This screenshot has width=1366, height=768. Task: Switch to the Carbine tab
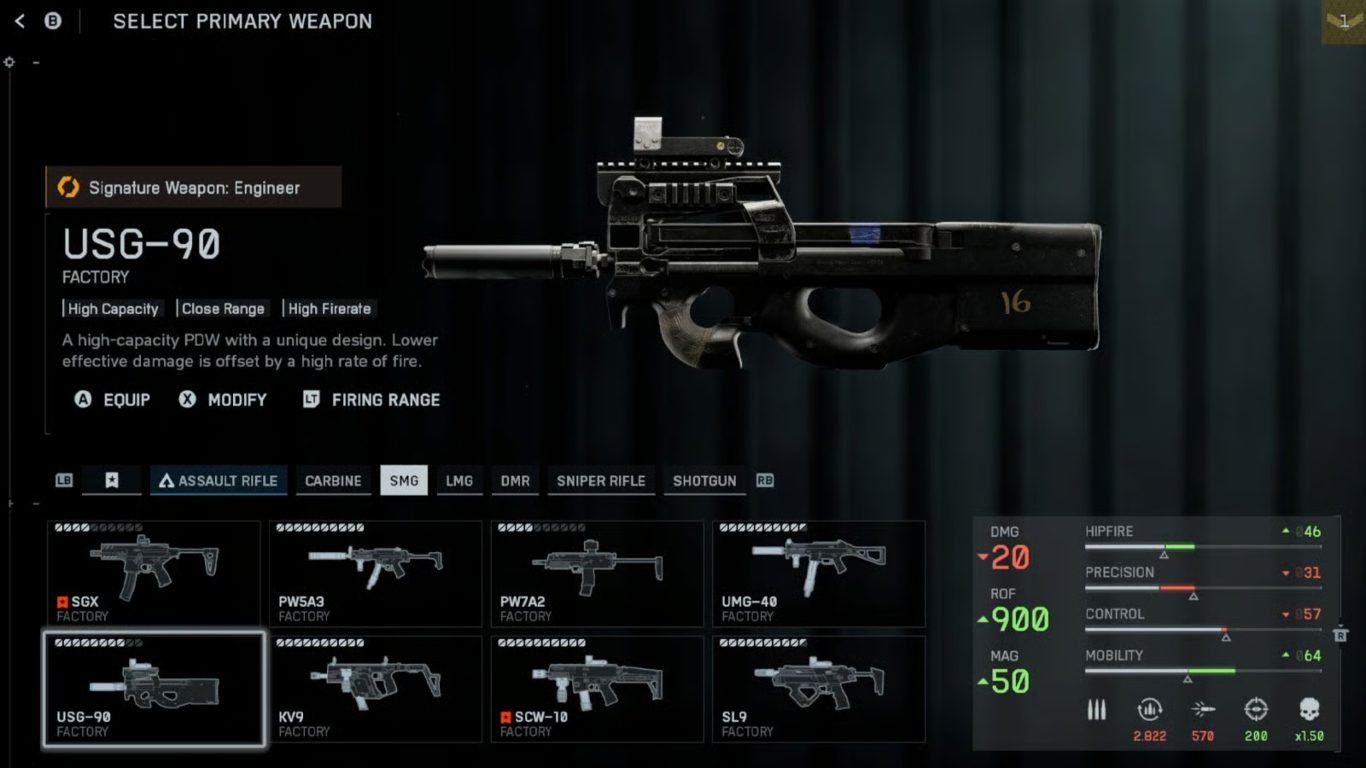pyautogui.click(x=333, y=481)
